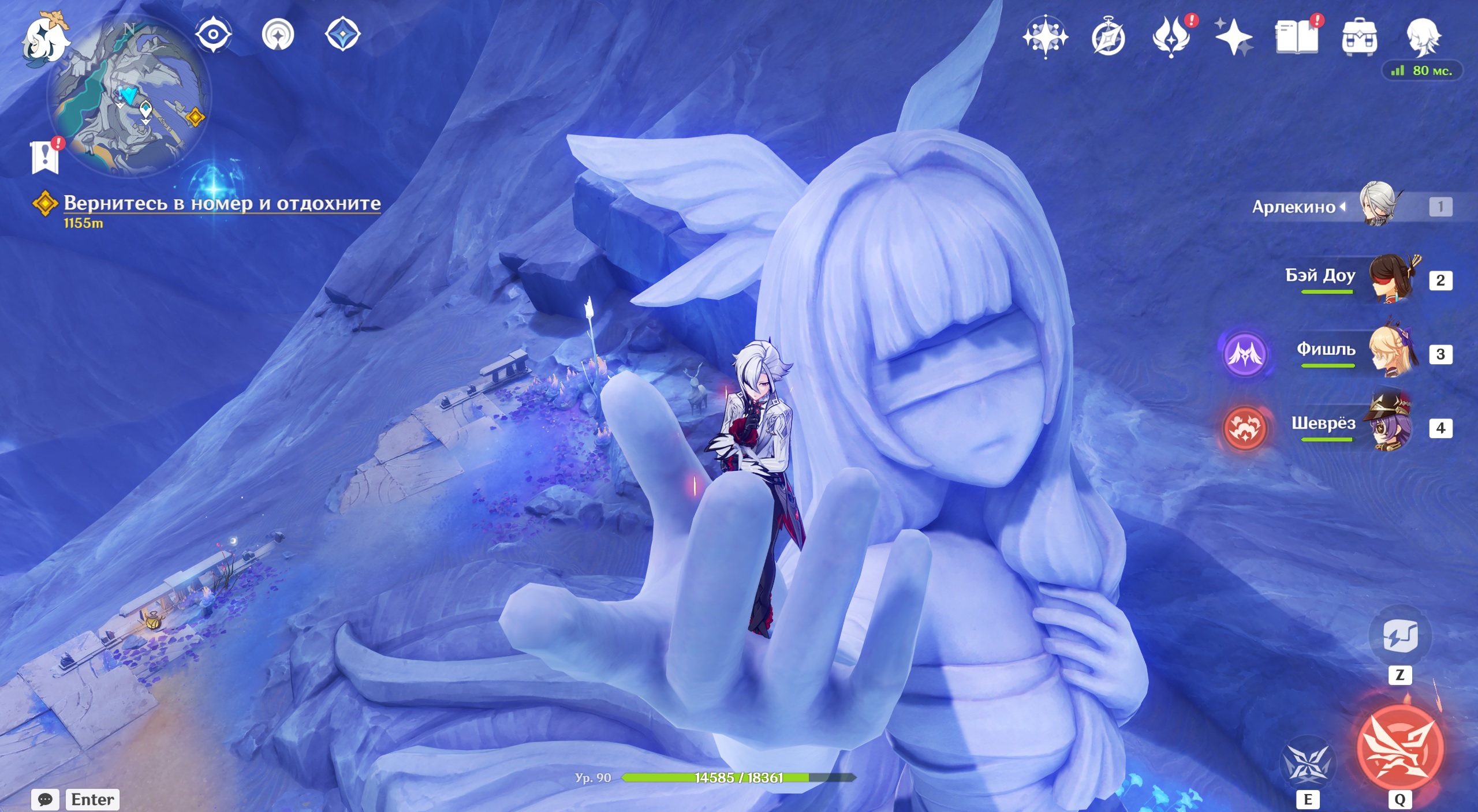
Task: Open the quest log bookmark icon
Action: tap(45, 156)
